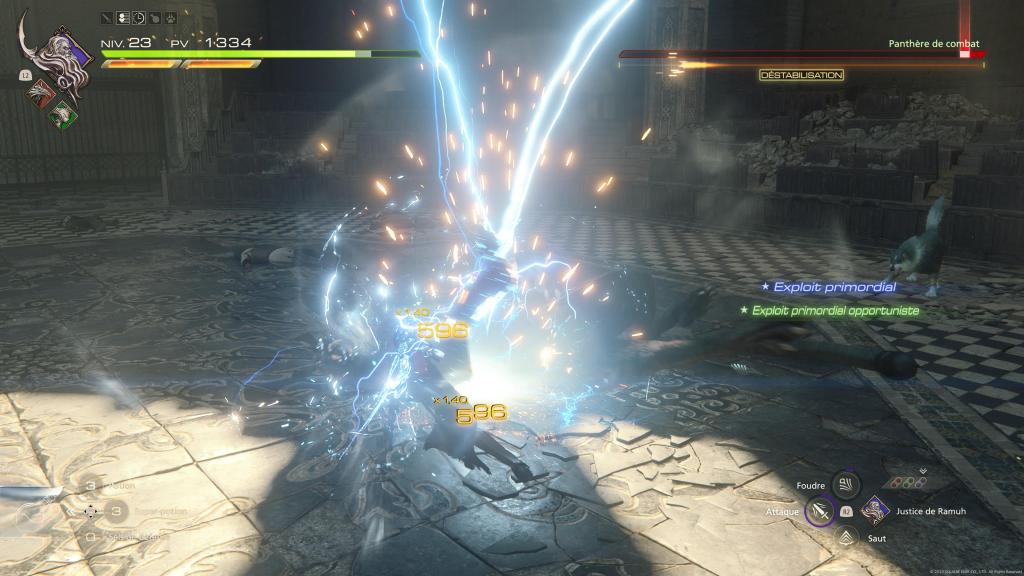The width and height of the screenshot is (1024, 576).
Task: Use the Justice de Ramuh ability
Action: click(874, 511)
